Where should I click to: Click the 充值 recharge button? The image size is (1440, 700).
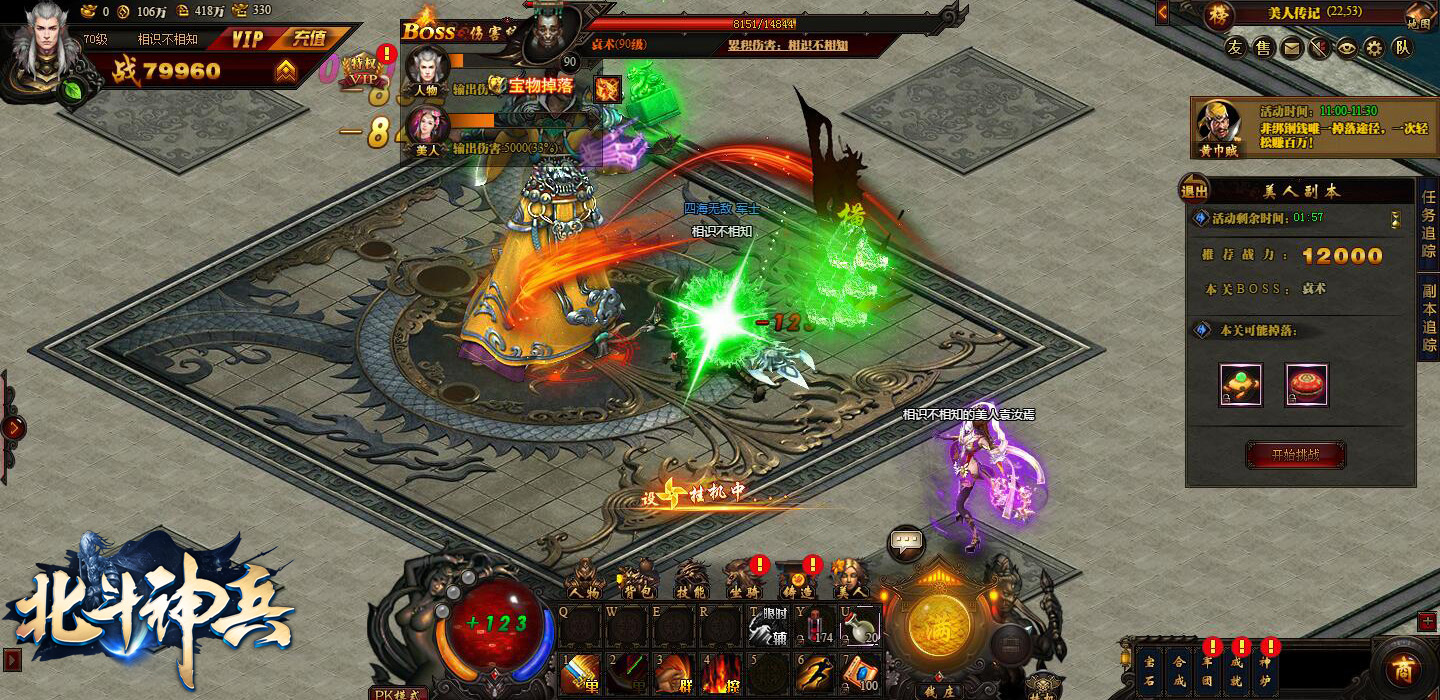coord(309,39)
